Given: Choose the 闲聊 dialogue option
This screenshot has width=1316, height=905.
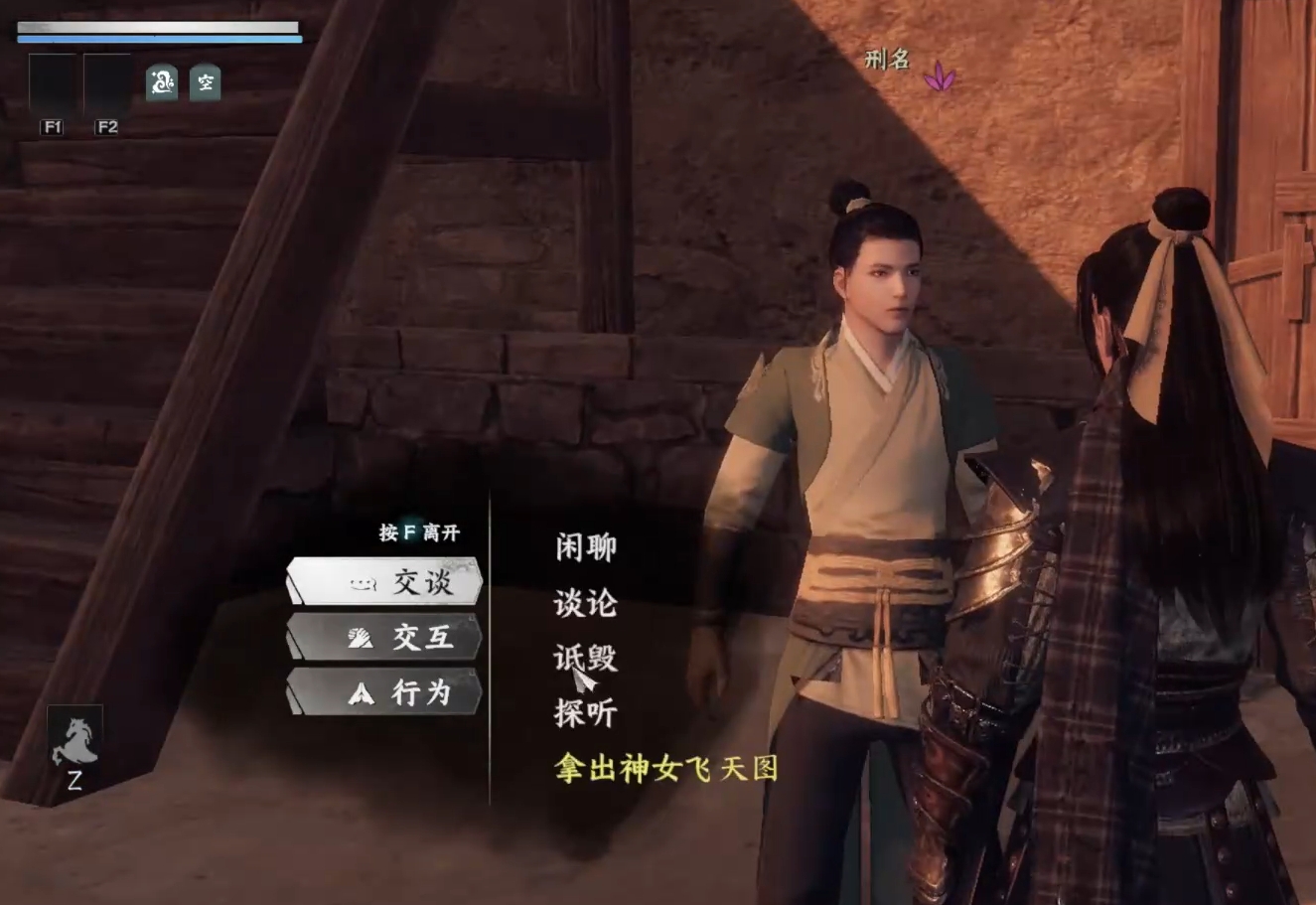Looking at the screenshot, I should tap(584, 547).
